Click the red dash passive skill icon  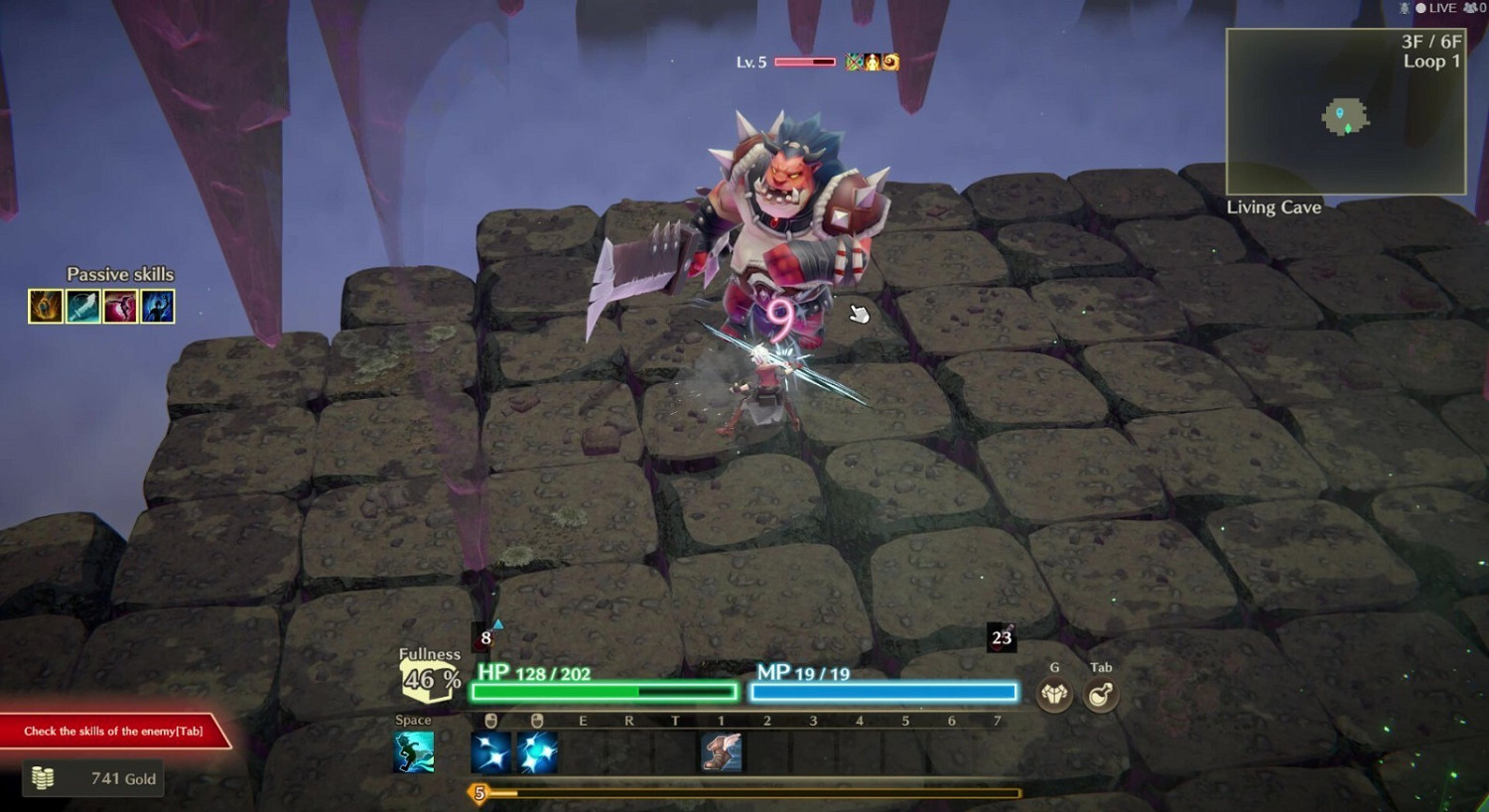point(120,306)
